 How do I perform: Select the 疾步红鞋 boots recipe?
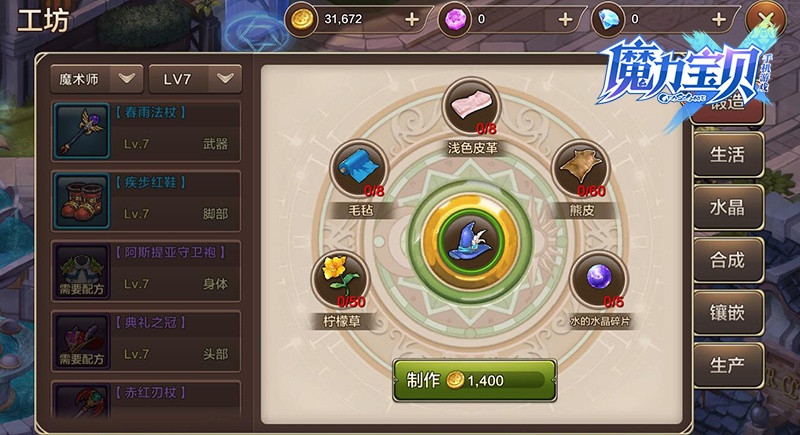coord(146,200)
